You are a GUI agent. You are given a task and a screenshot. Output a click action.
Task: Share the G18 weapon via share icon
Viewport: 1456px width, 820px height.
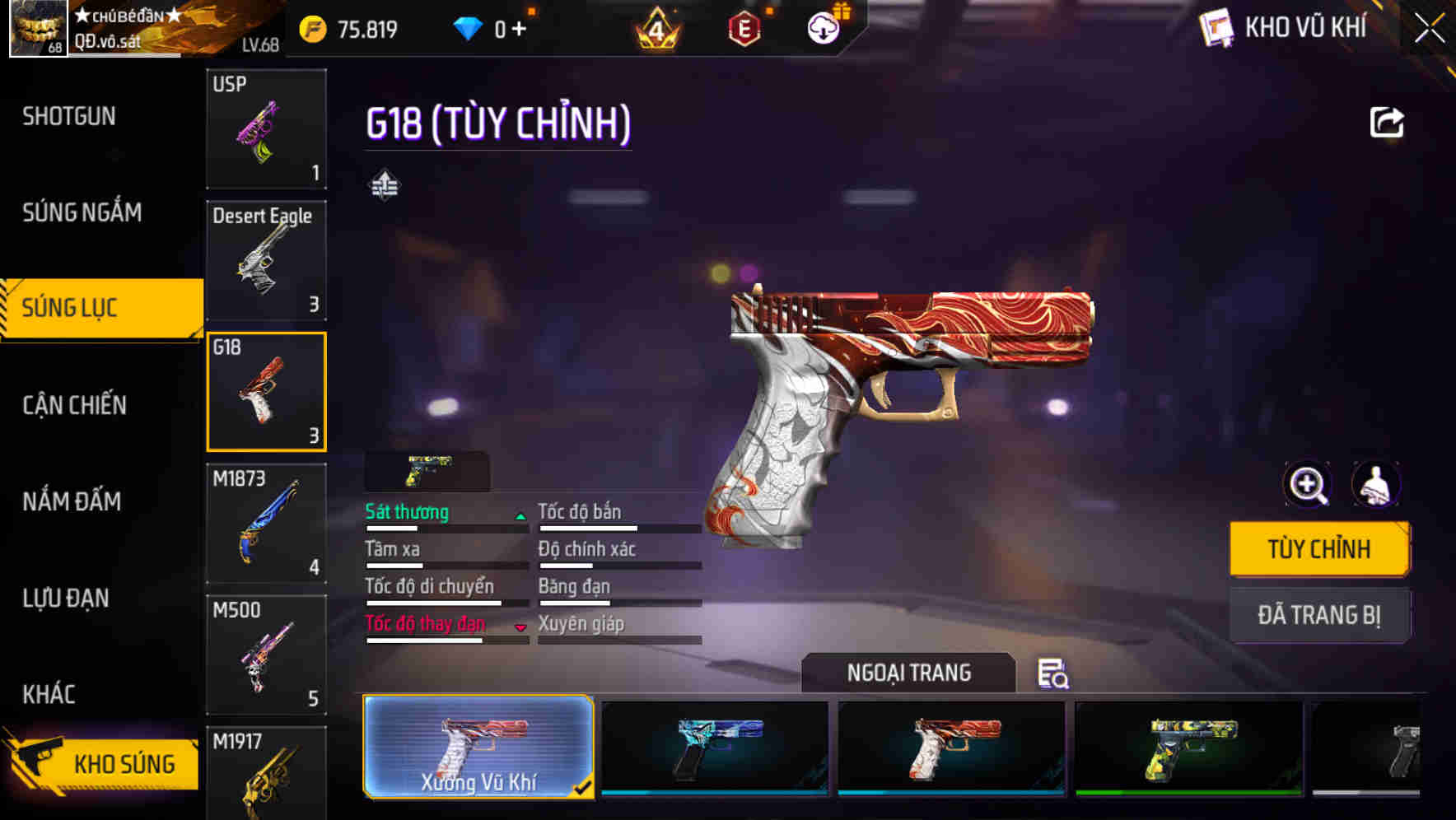(x=1388, y=122)
